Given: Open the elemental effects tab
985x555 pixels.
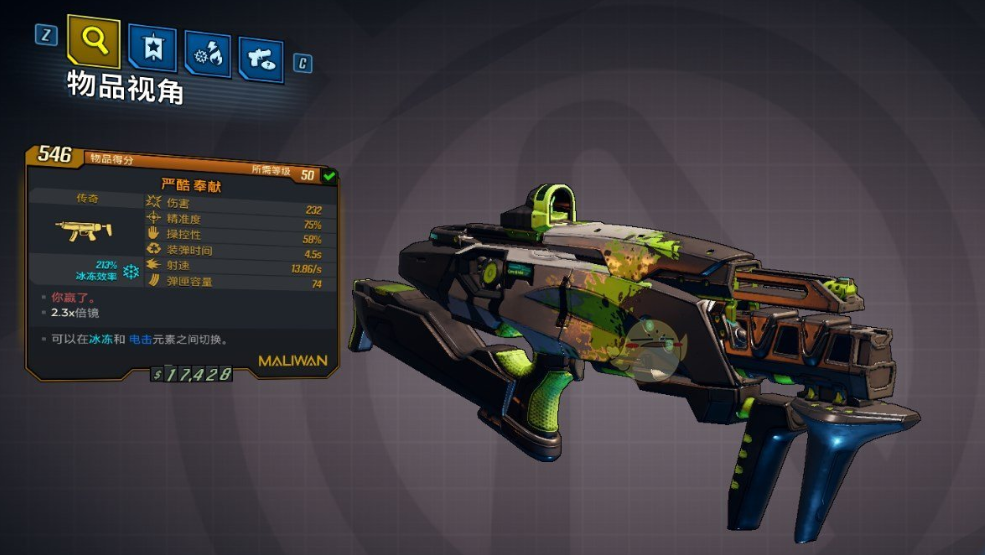Looking at the screenshot, I should tap(207, 55).
